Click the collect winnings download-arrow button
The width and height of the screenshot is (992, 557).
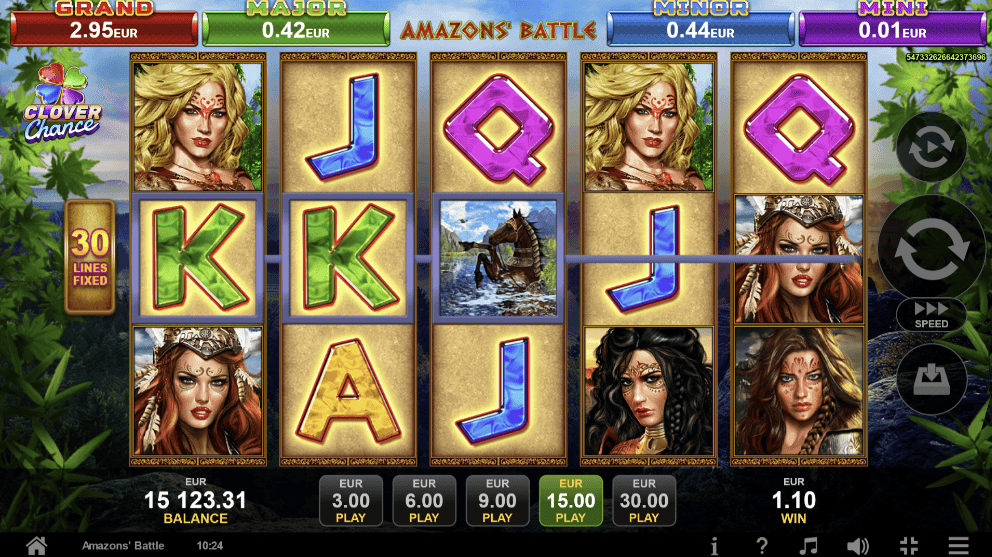pyautogui.click(x=931, y=380)
